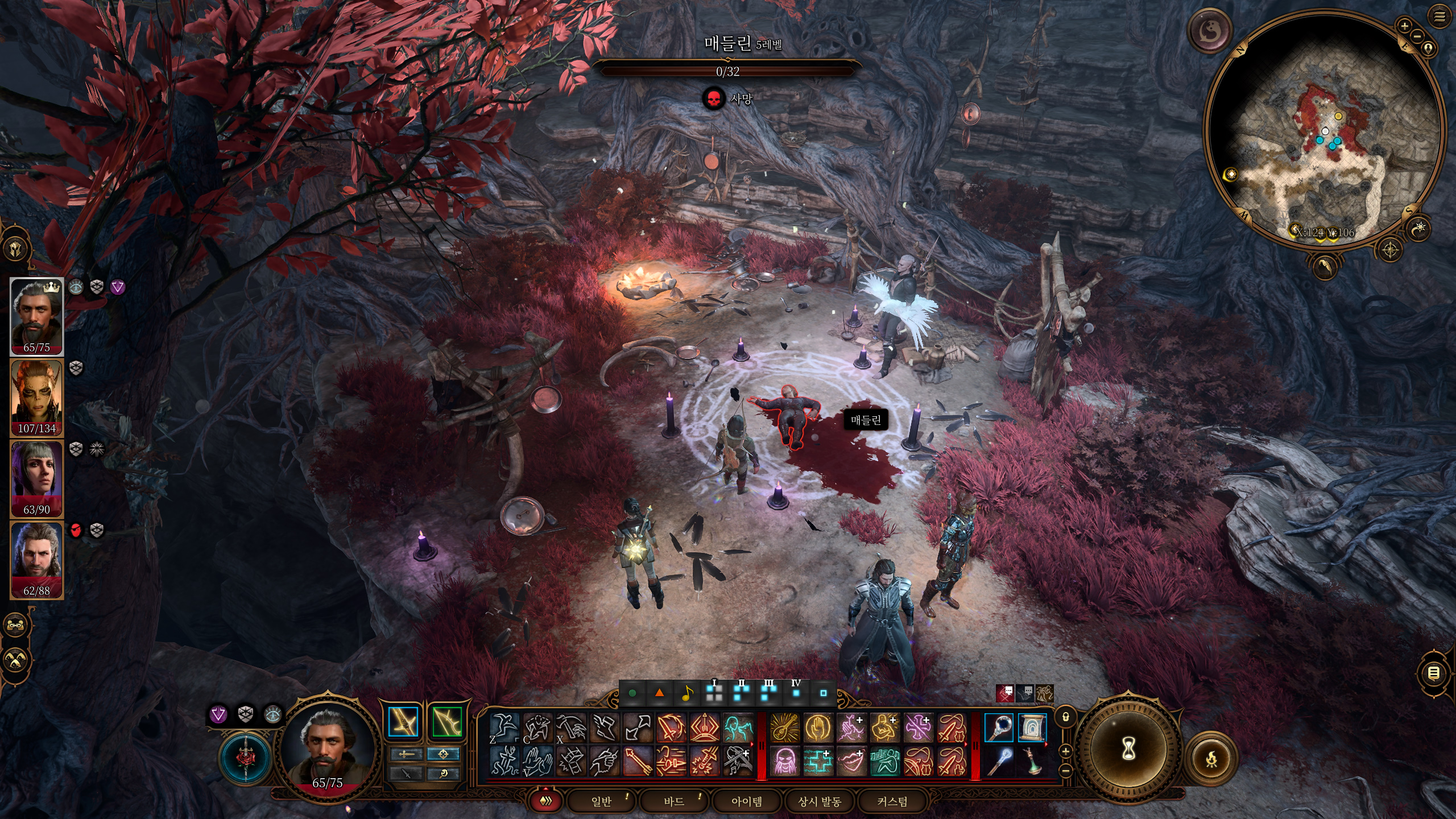Choose the companion portrait with 62/88 HP
Viewport: 1456px width, 819px height.
point(37,560)
